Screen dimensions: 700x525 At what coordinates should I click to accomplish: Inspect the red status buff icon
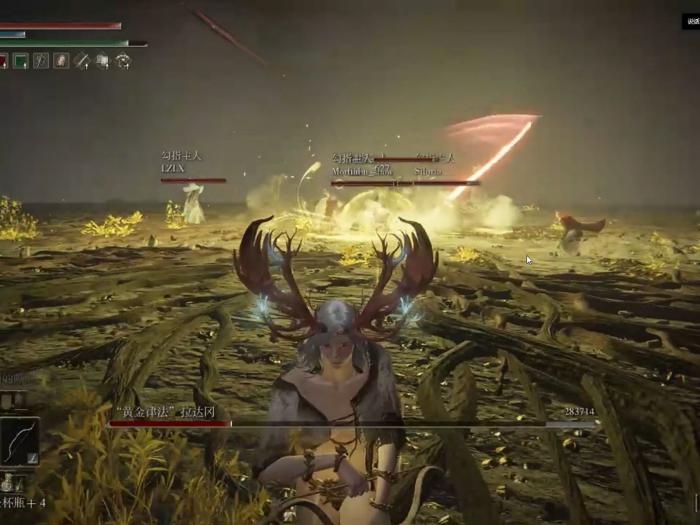tap(3, 61)
